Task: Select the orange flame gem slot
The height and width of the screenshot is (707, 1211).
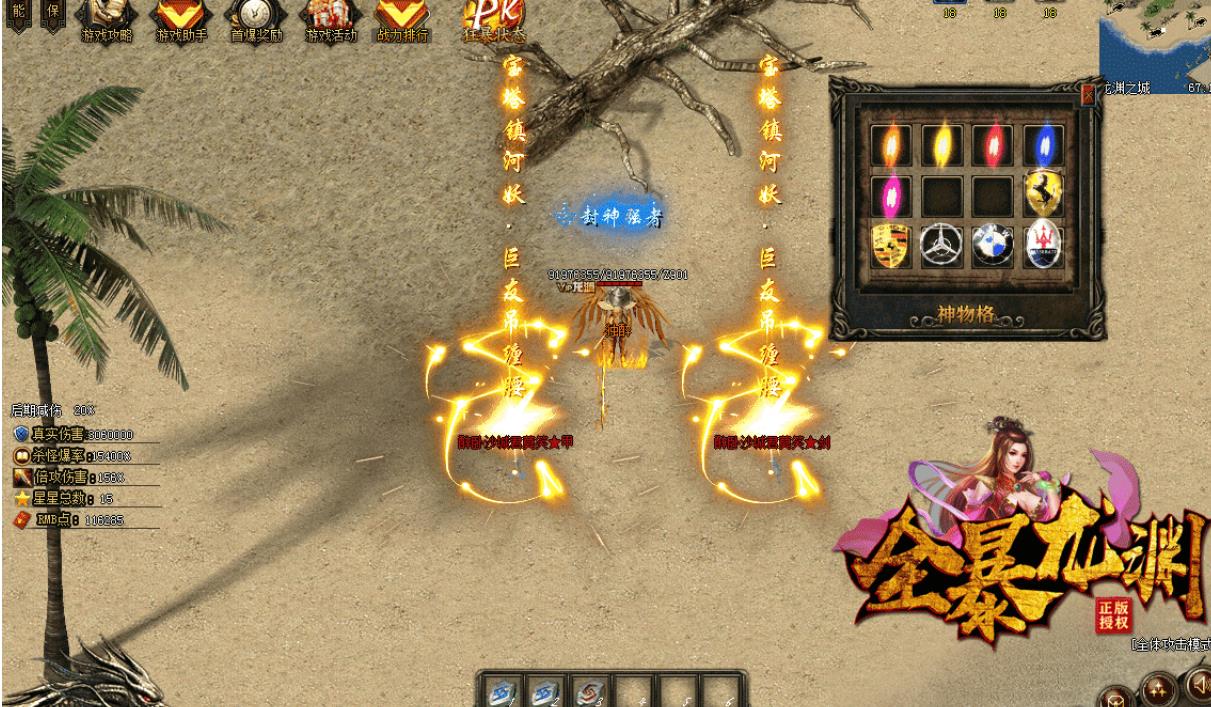Action: point(891,145)
